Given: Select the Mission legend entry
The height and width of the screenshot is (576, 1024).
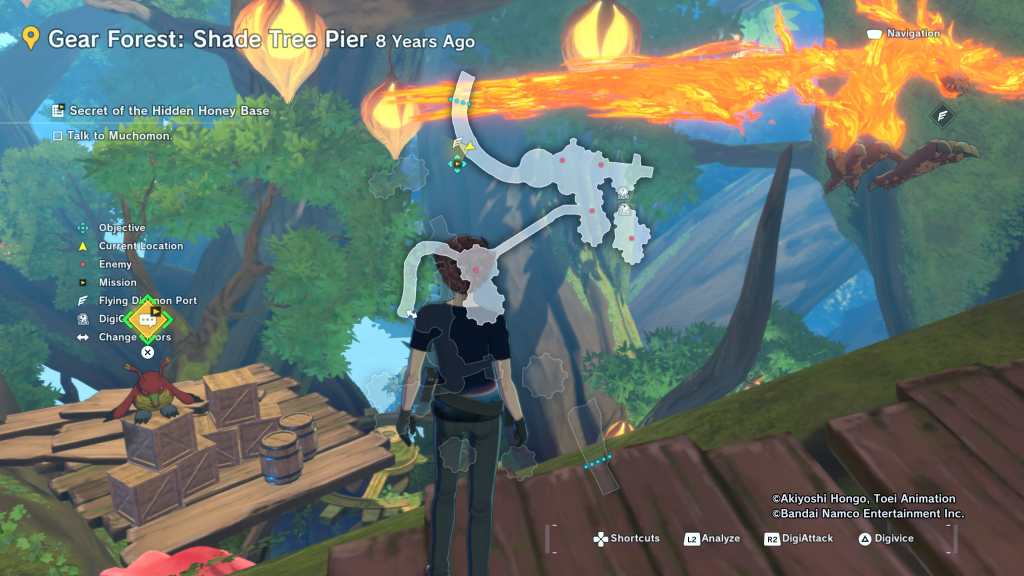Looking at the screenshot, I should click(117, 283).
